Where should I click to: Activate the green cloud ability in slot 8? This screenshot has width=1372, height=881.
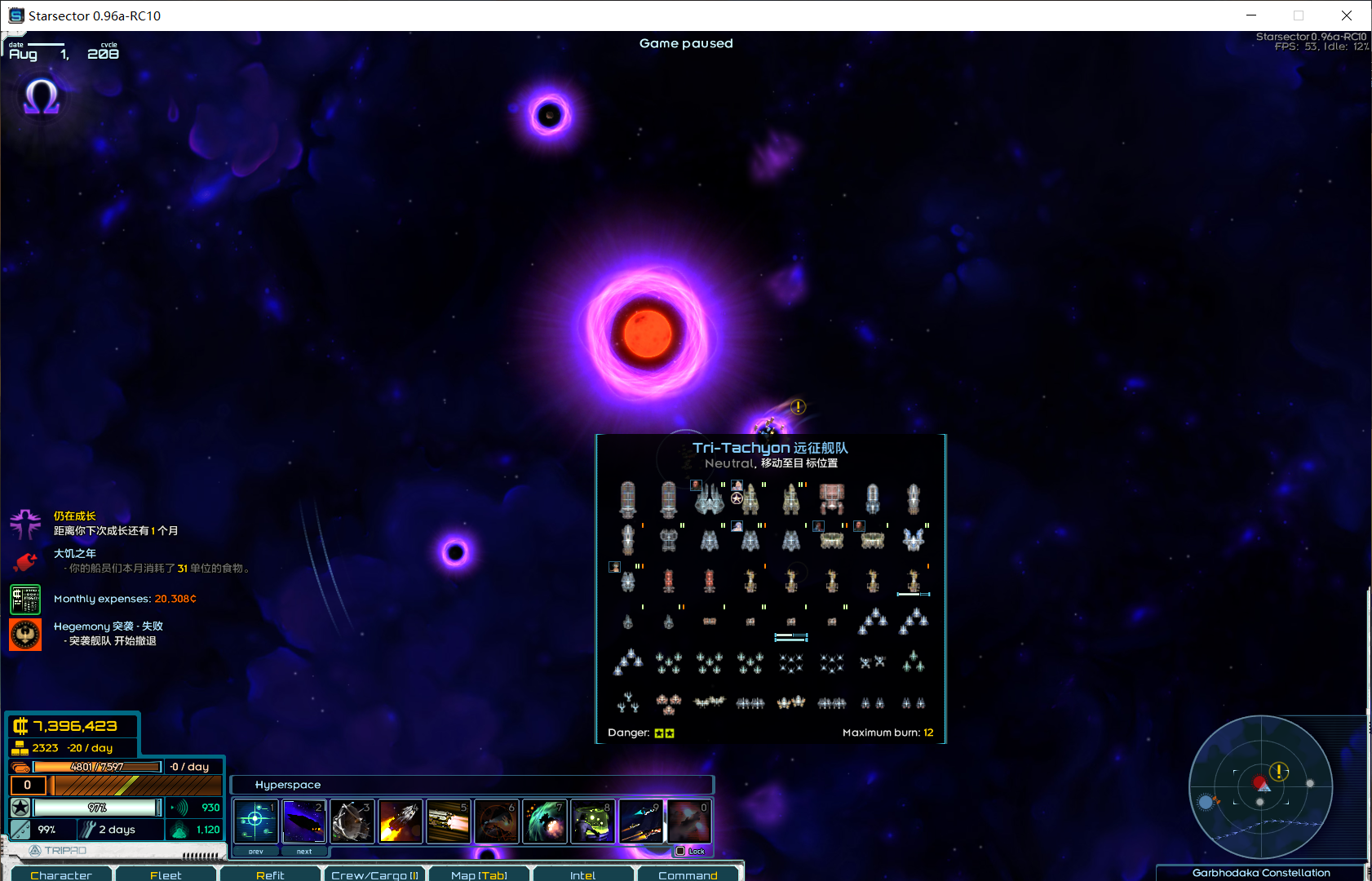(592, 821)
